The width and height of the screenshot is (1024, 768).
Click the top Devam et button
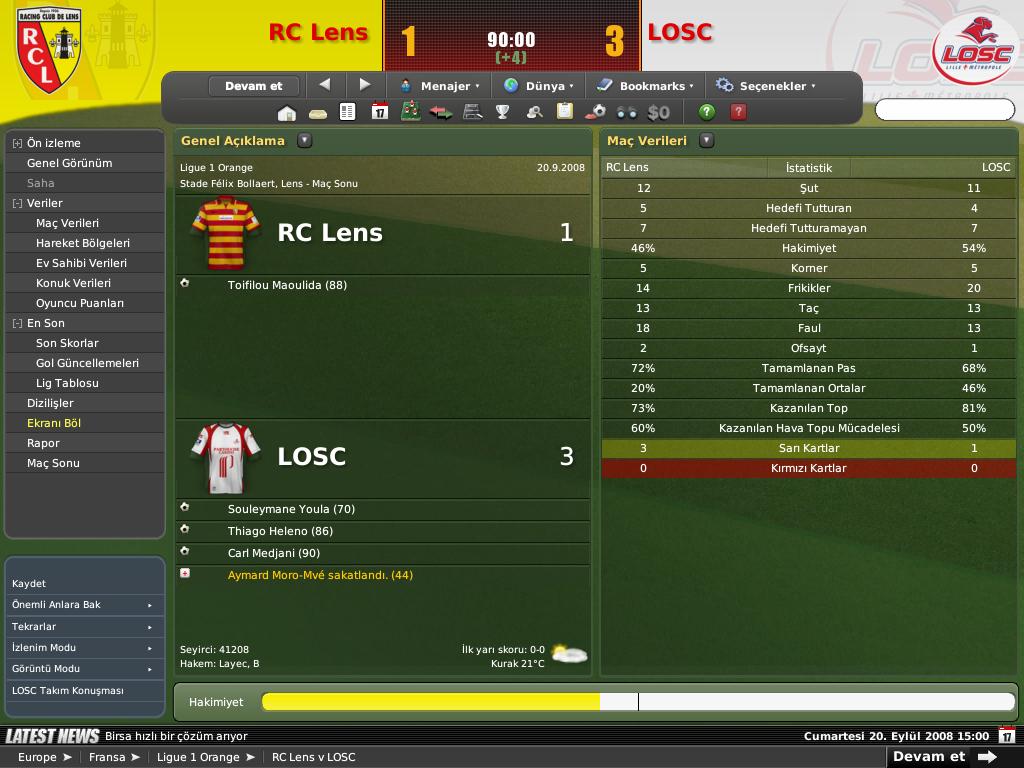click(x=254, y=86)
